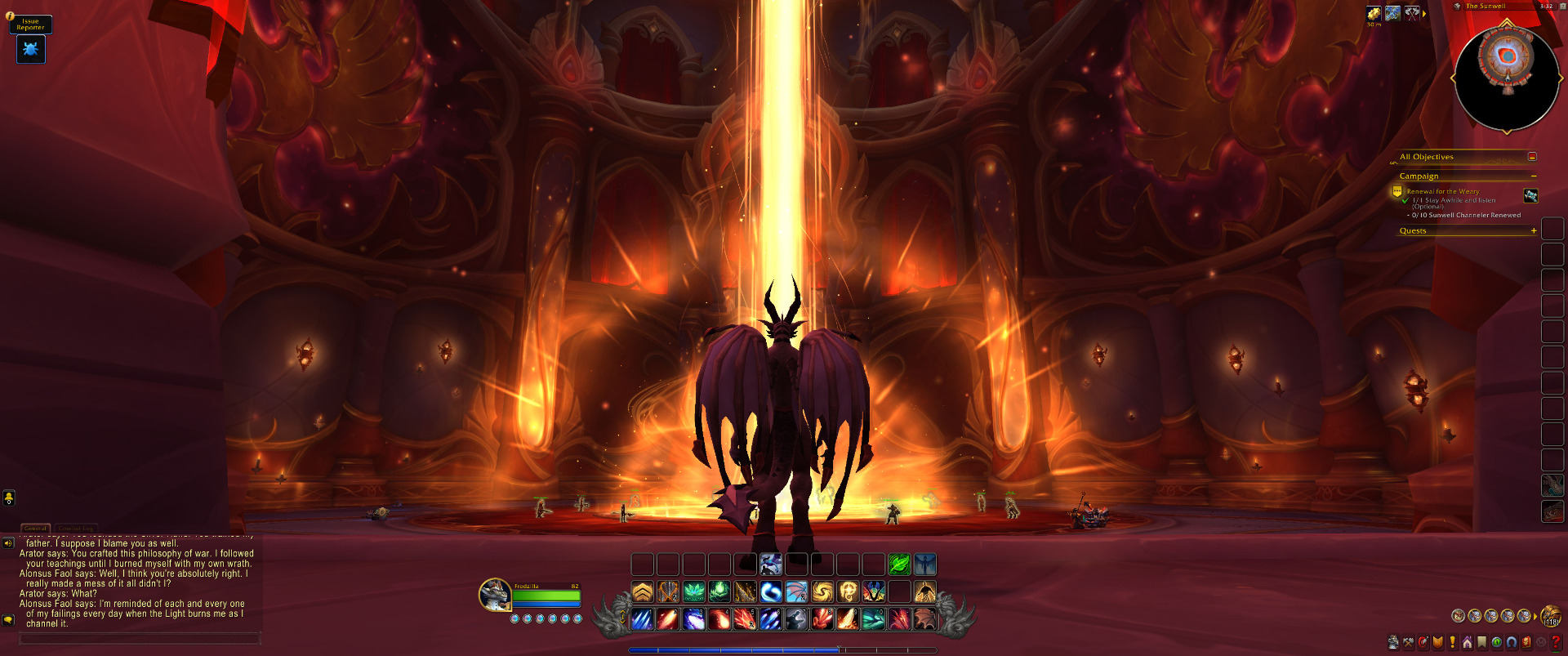Collapse the All Objectives tracker

(x=1532, y=157)
